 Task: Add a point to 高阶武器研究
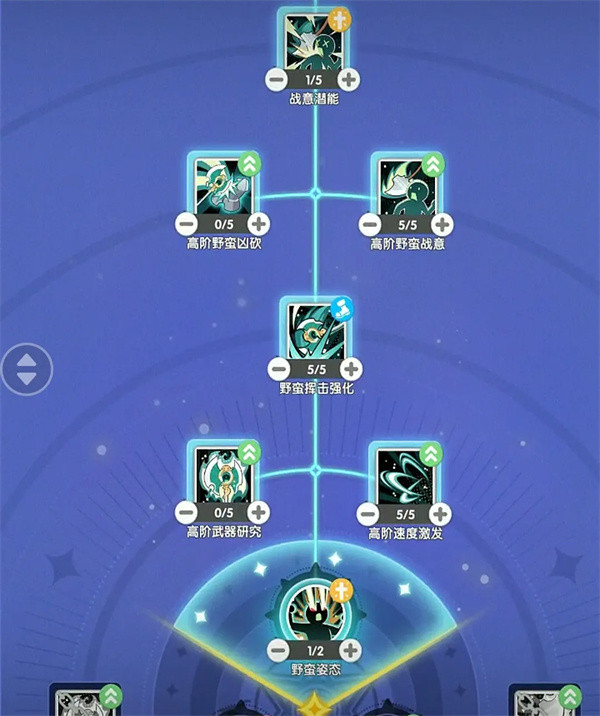click(x=259, y=513)
